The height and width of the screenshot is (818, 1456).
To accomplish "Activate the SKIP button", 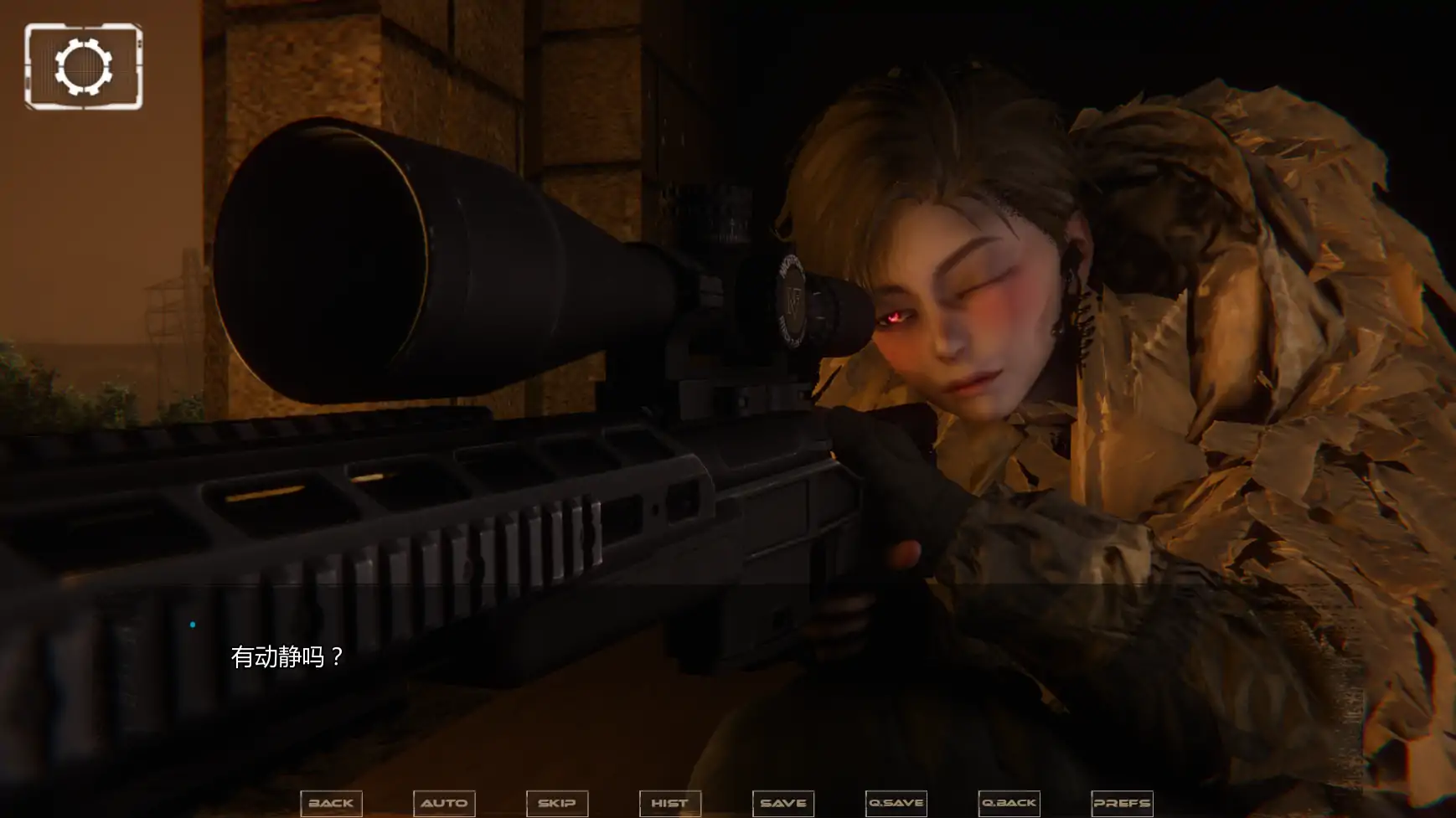I will [x=557, y=803].
